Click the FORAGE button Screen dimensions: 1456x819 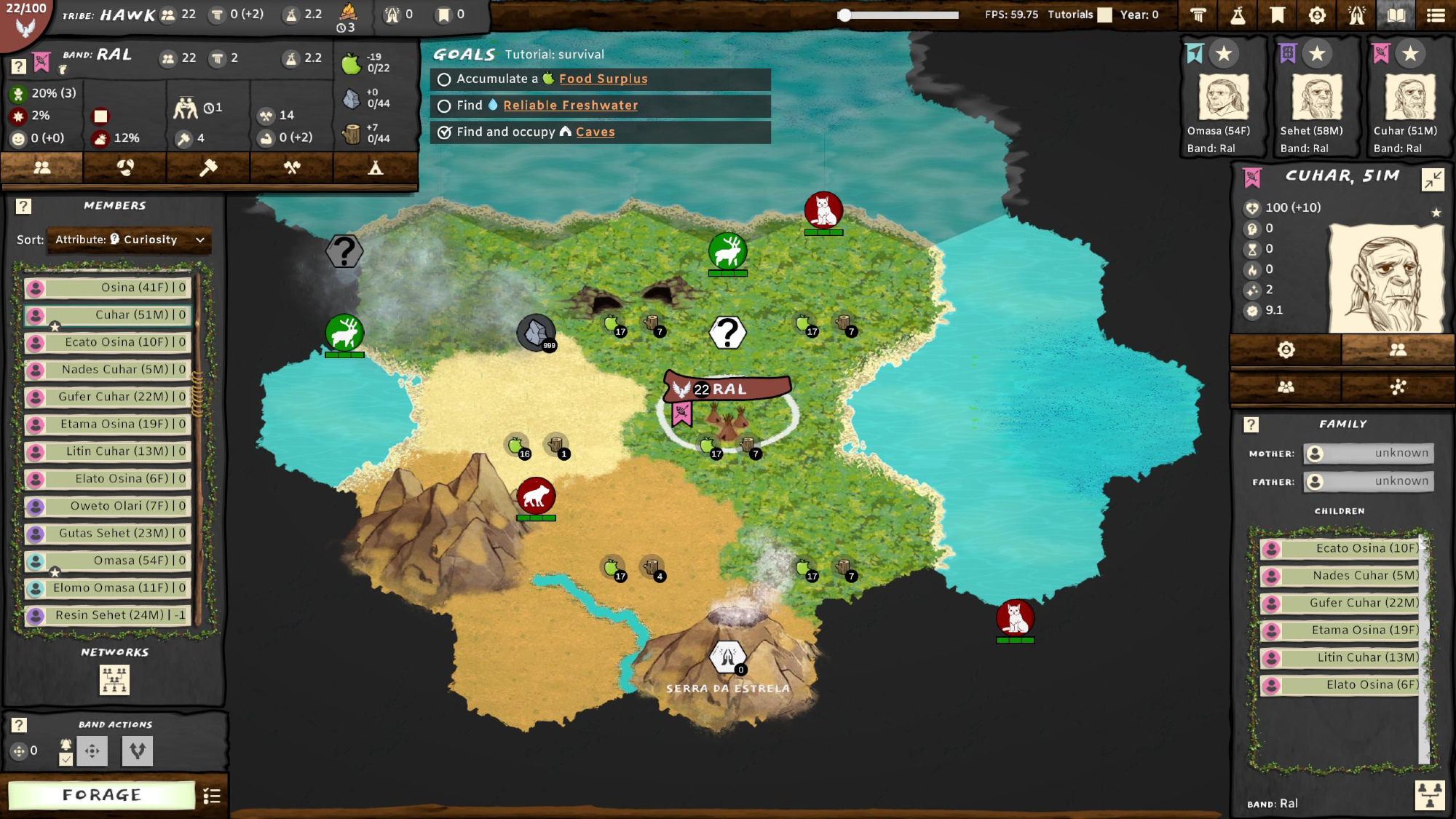(101, 795)
